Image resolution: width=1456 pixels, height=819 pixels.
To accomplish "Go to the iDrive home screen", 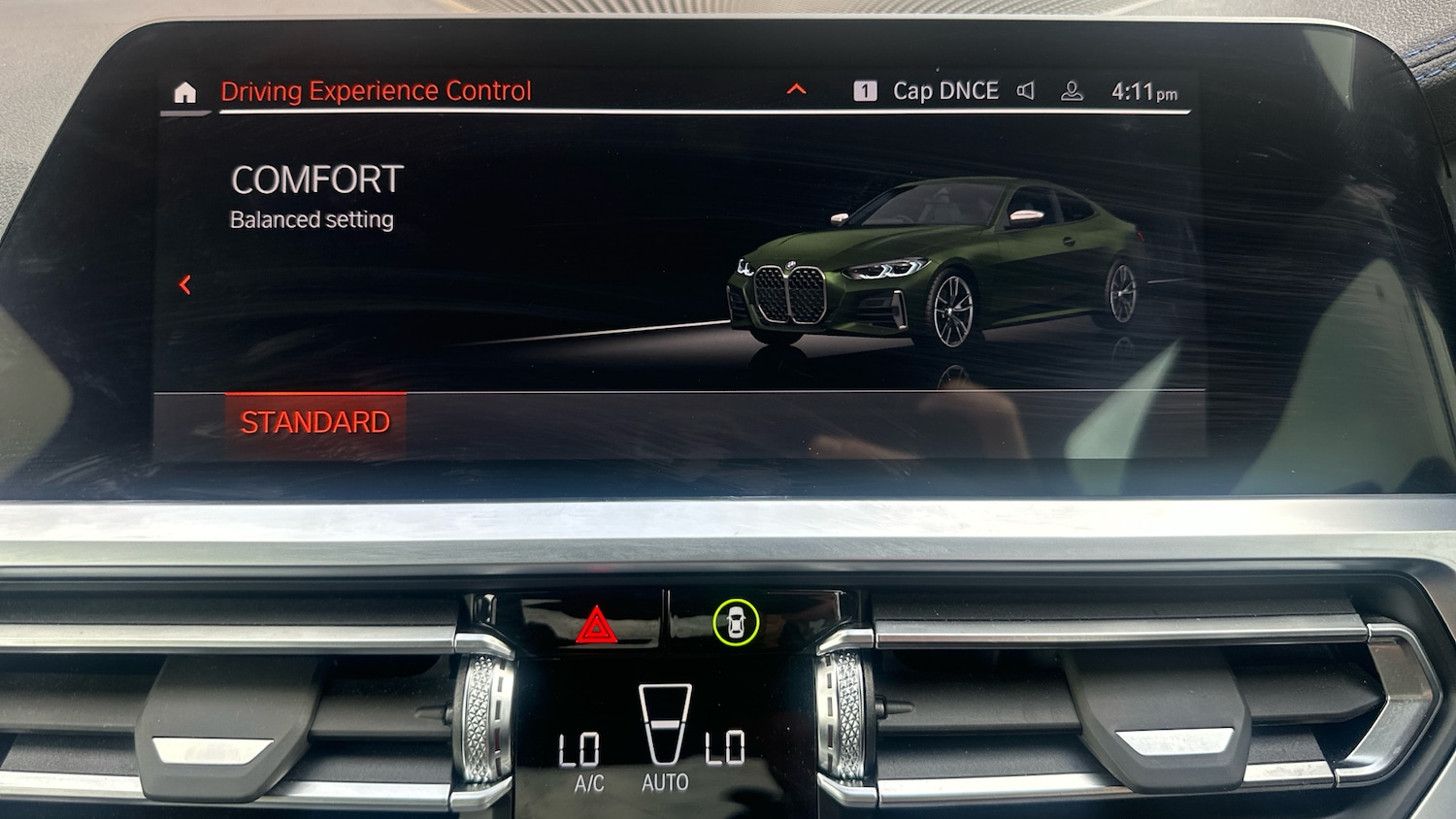I will pyautogui.click(x=184, y=92).
